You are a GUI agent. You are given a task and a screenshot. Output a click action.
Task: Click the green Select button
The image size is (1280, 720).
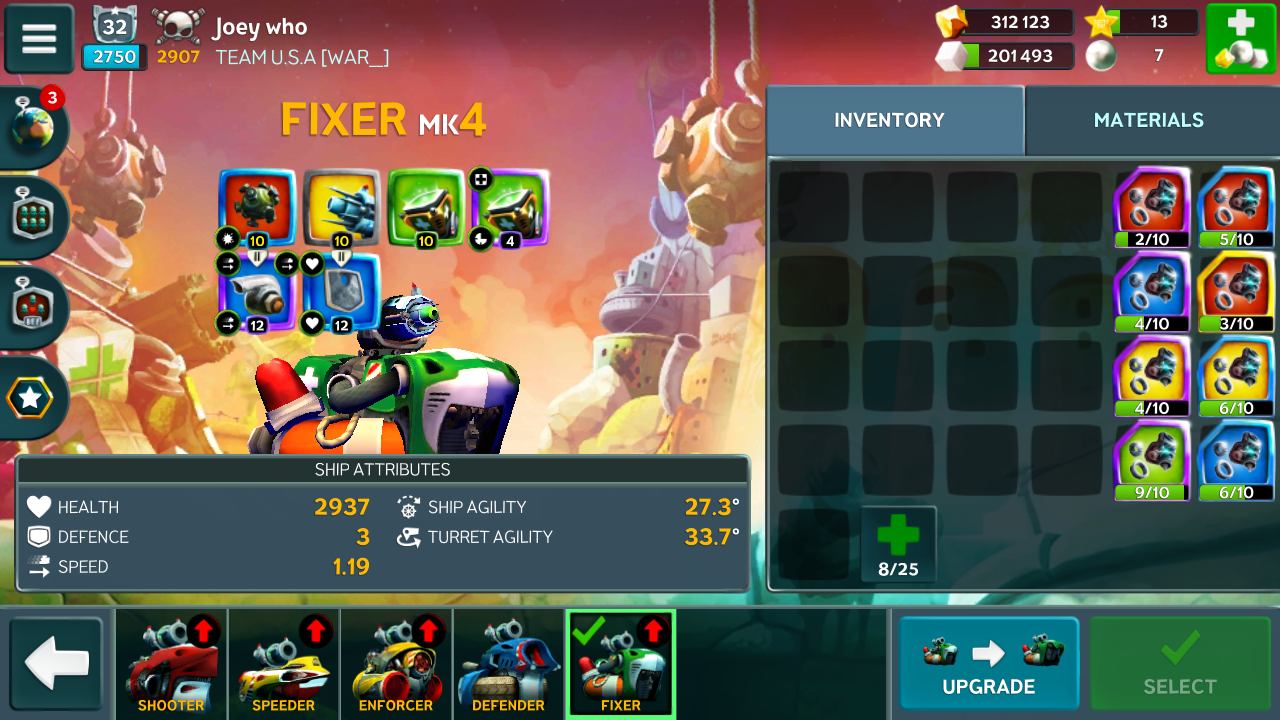(1180, 664)
